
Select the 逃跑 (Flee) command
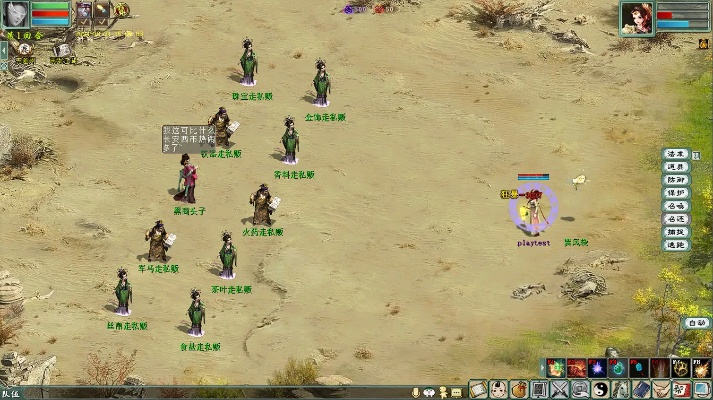[x=676, y=246]
